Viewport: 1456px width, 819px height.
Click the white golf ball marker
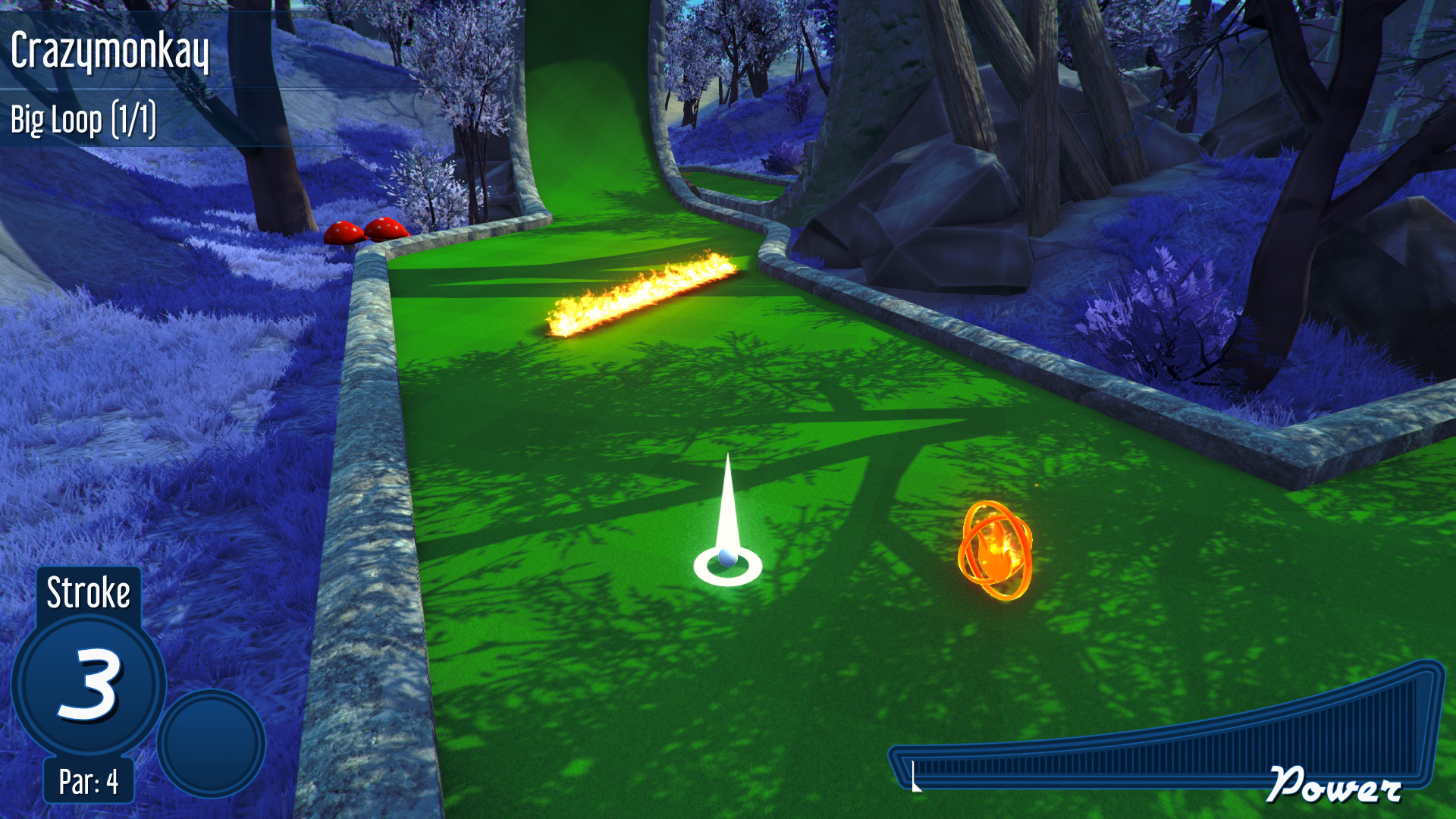726,560
